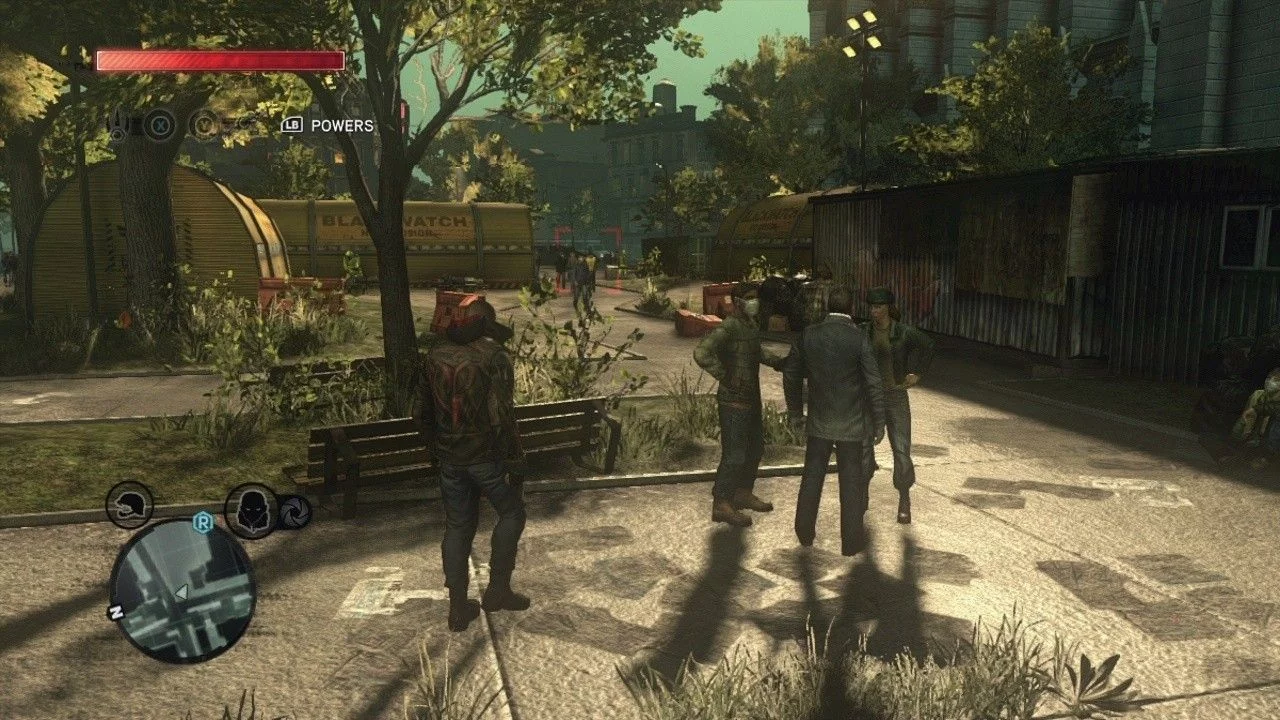Viewport: 1280px width, 720px height.
Task: Select the blue hexagon R marker on minimap
Action: [x=204, y=521]
